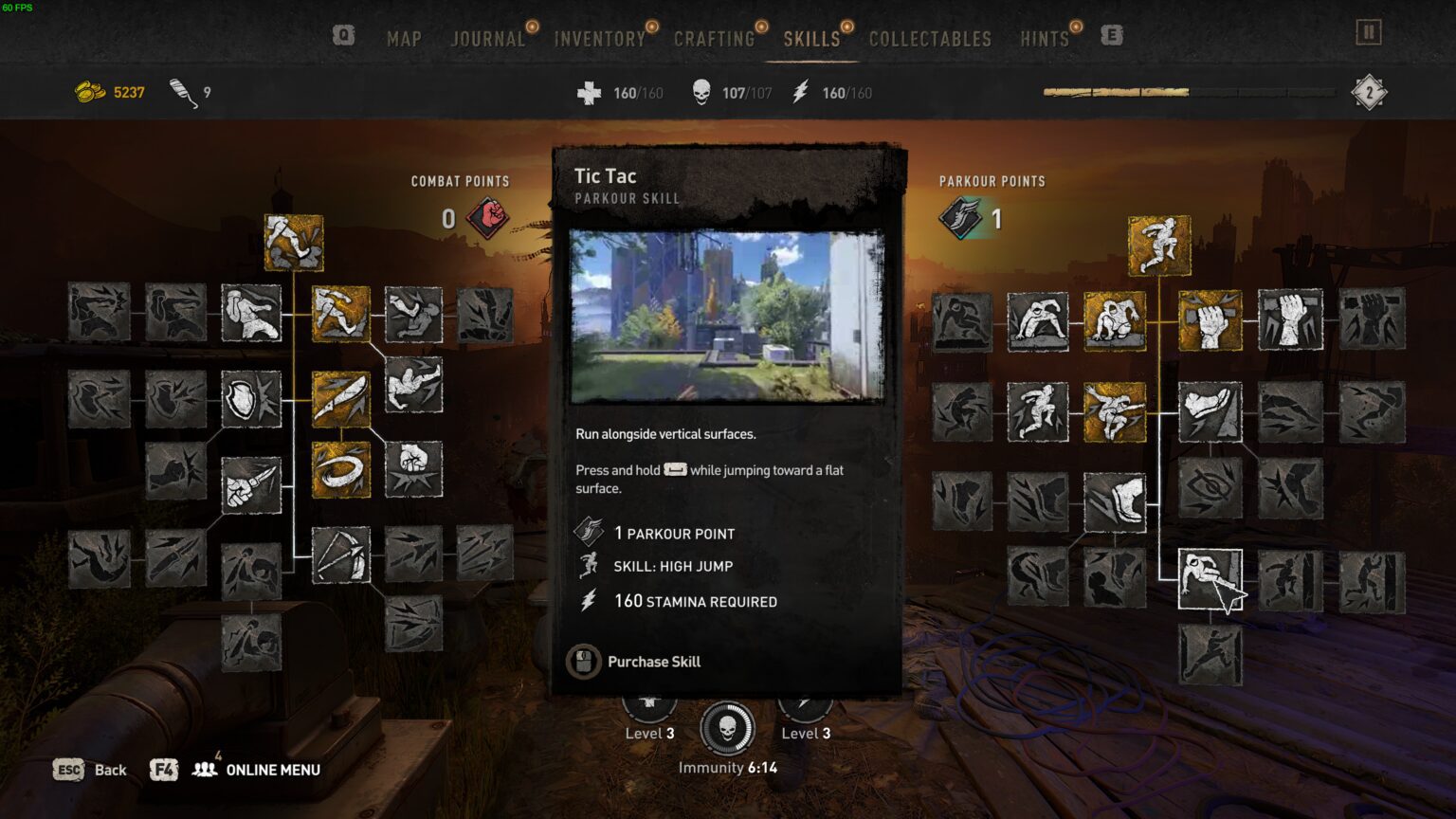Click the Online Menu group icon near F4
1456x819 pixels.
click(x=206, y=770)
